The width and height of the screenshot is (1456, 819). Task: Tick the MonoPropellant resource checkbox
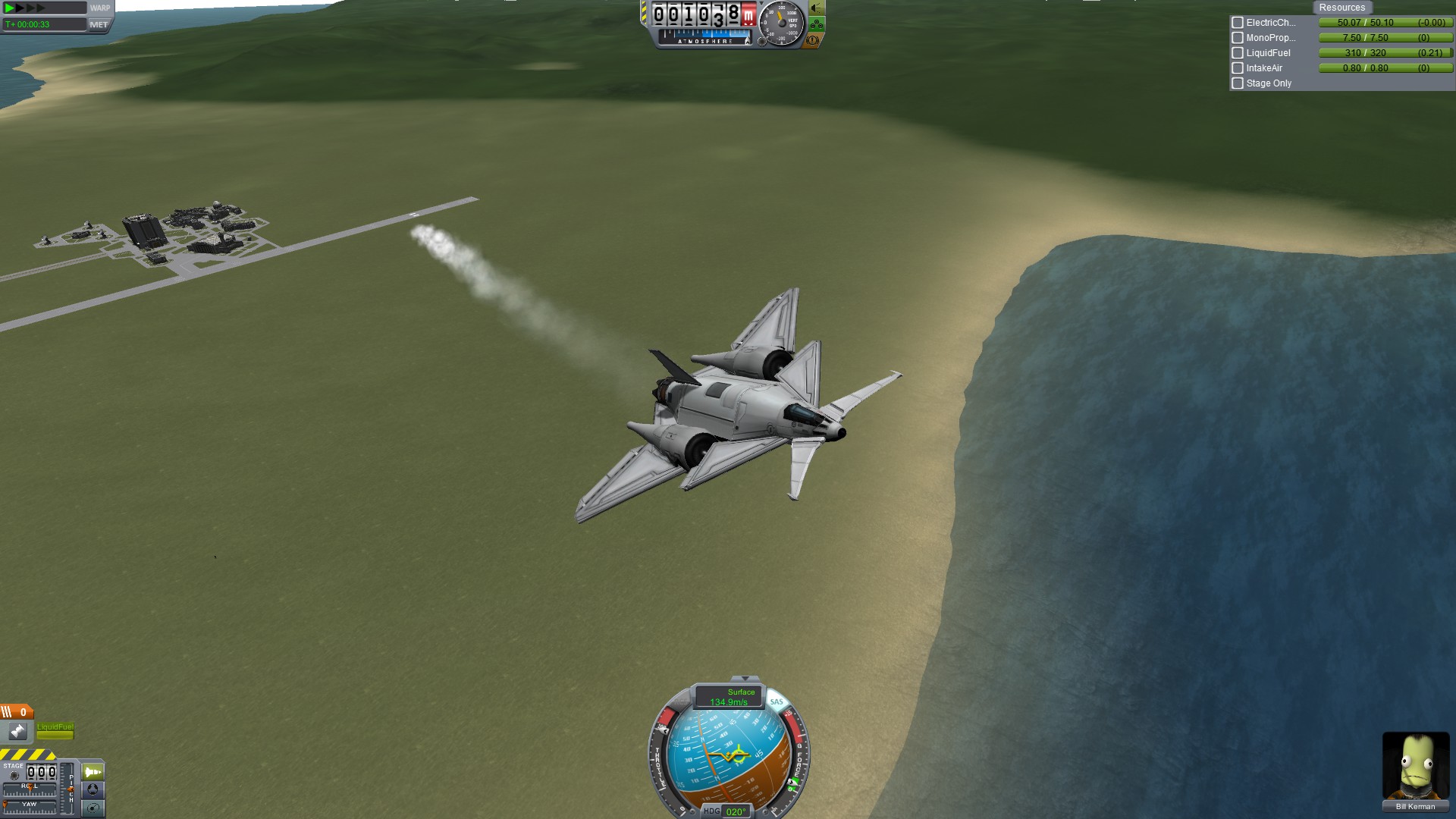pyautogui.click(x=1238, y=38)
